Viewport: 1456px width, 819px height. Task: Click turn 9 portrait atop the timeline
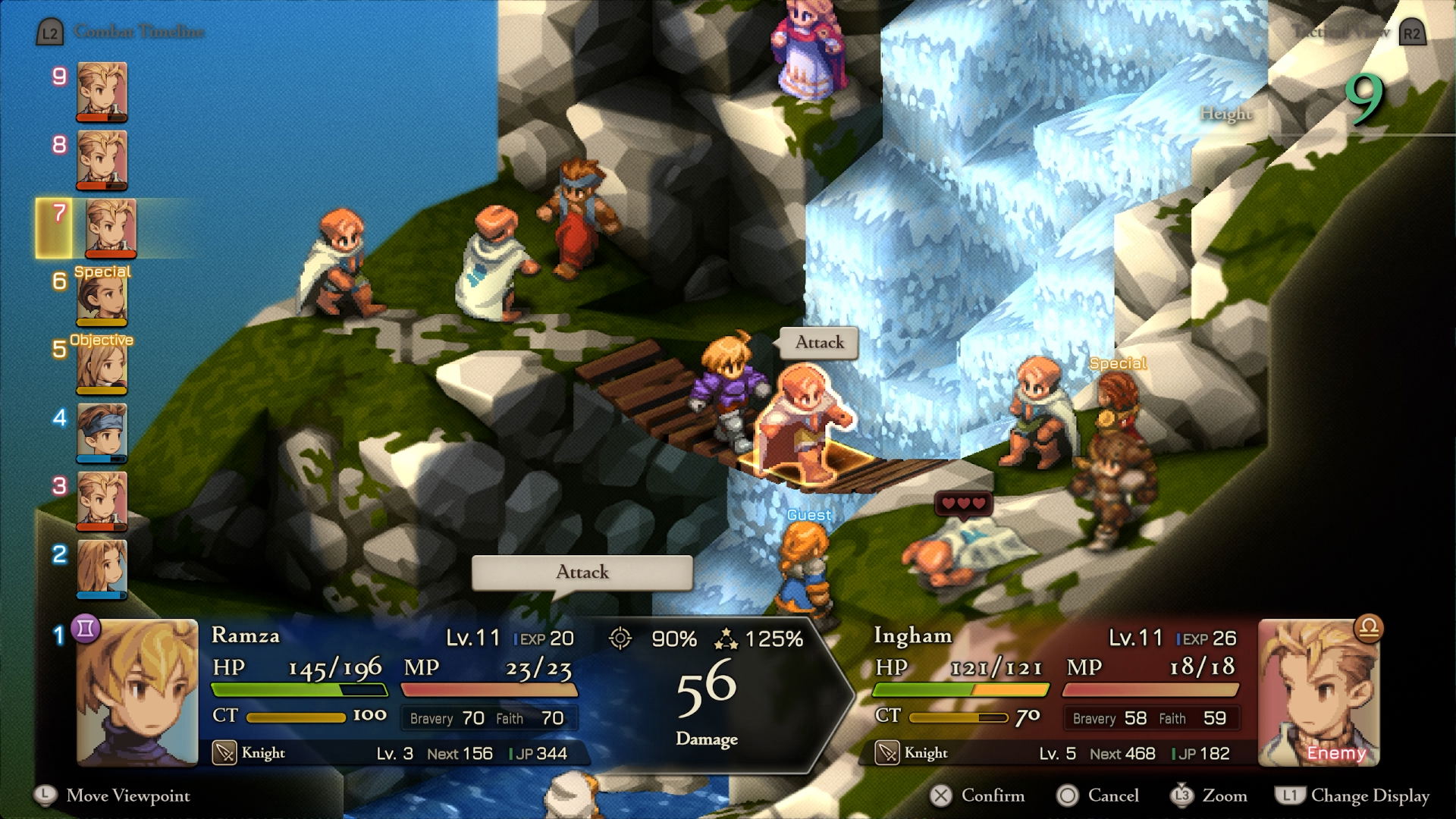tap(102, 91)
